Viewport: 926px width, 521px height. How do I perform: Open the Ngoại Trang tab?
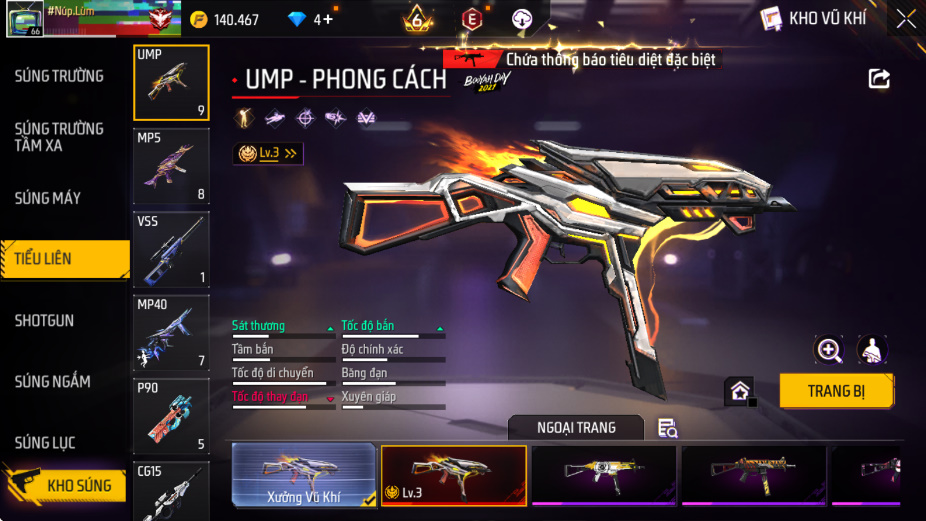tap(576, 428)
